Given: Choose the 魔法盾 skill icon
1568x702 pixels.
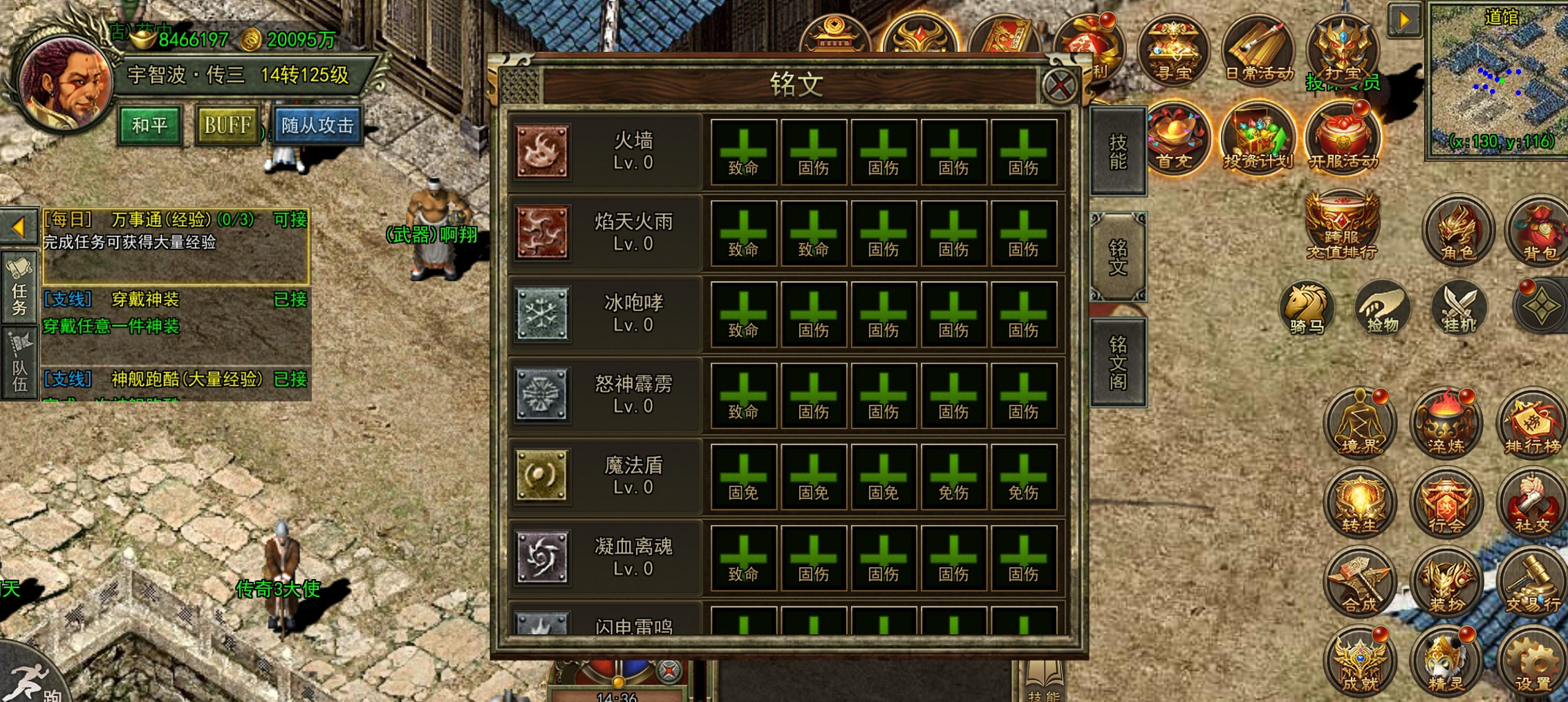Looking at the screenshot, I should (x=543, y=476).
